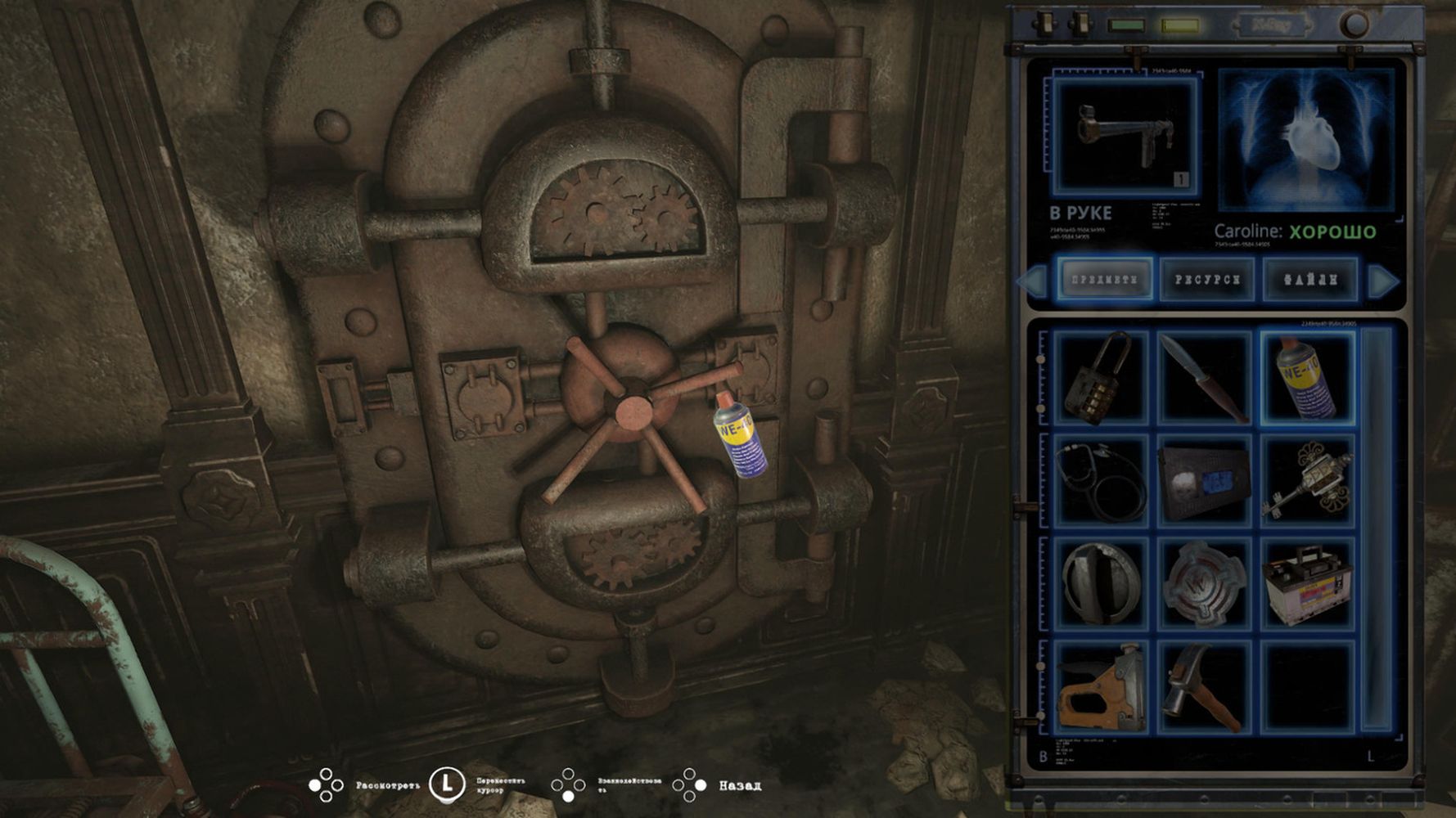The width and height of the screenshot is (1456, 818).
Task: Choose the staple gun slot
Action: (1102, 686)
